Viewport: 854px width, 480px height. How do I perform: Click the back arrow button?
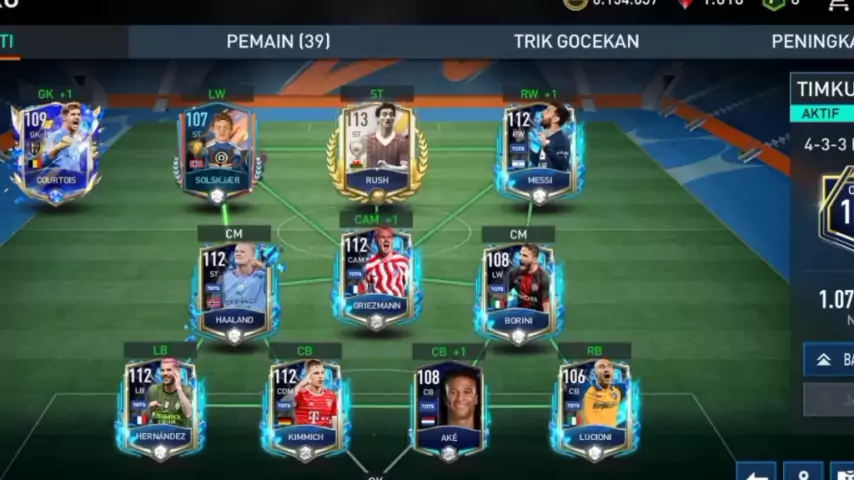[756, 472]
